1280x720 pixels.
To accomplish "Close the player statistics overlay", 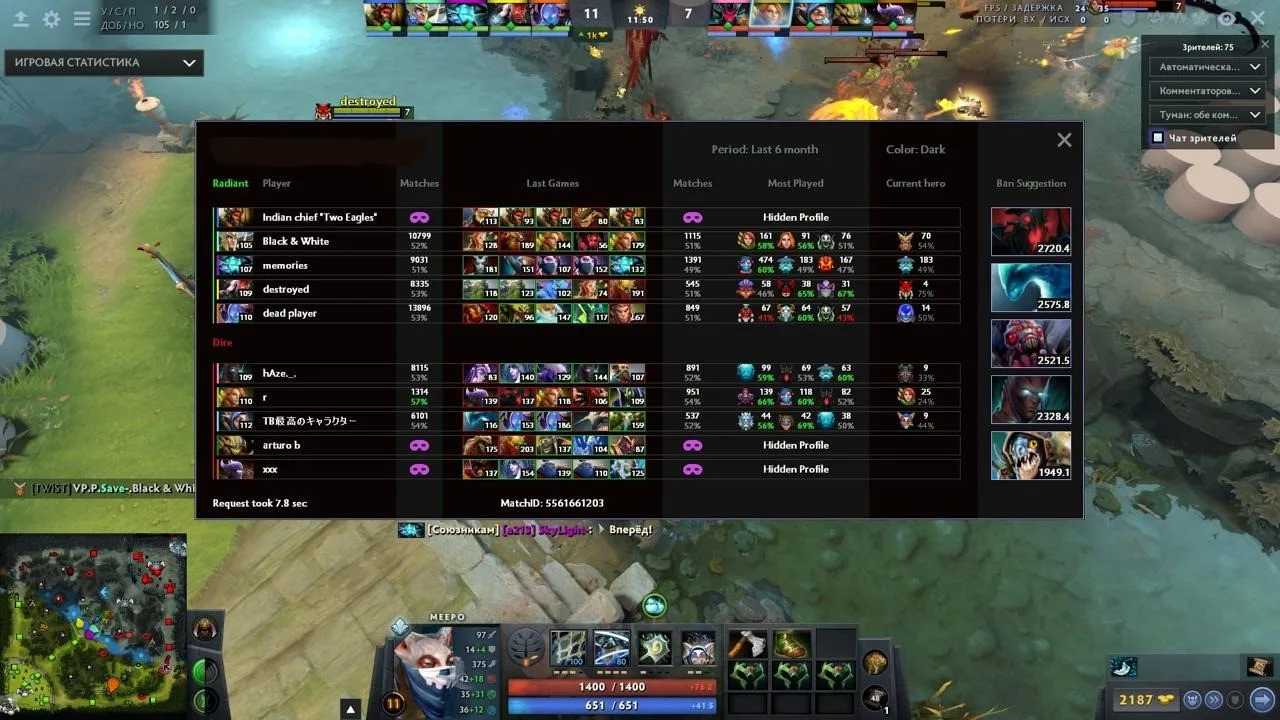I will (1064, 141).
